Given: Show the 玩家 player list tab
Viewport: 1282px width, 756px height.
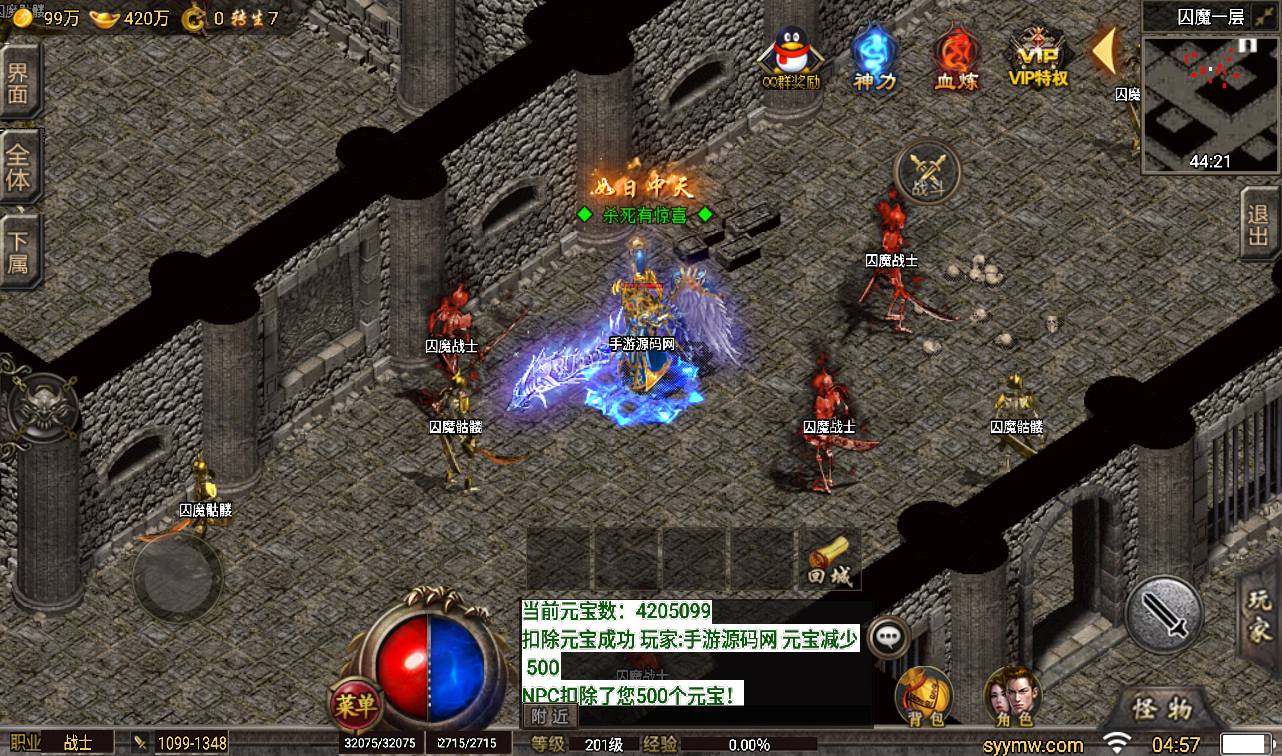Looking at the screenshot, I should coord(1260,614).
